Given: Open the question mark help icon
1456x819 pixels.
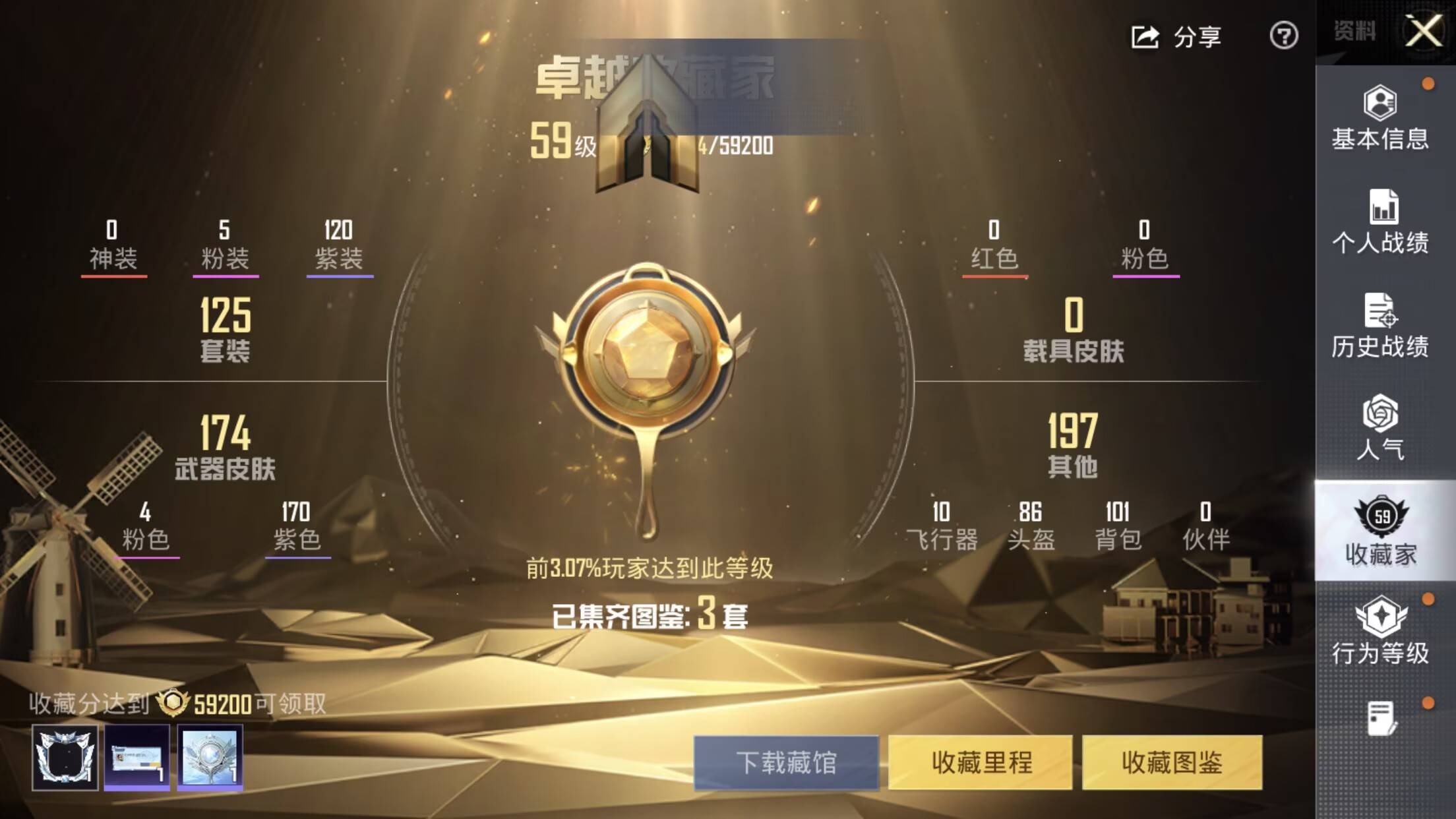Looking at the screenshot, I should pos(1283,36).
